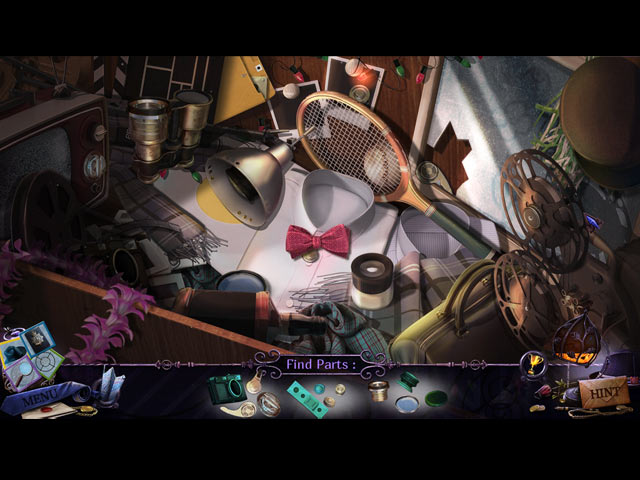Screen dimensions: 640x480
Task: Select the green camera part silhouette
Action: (225, 387)
